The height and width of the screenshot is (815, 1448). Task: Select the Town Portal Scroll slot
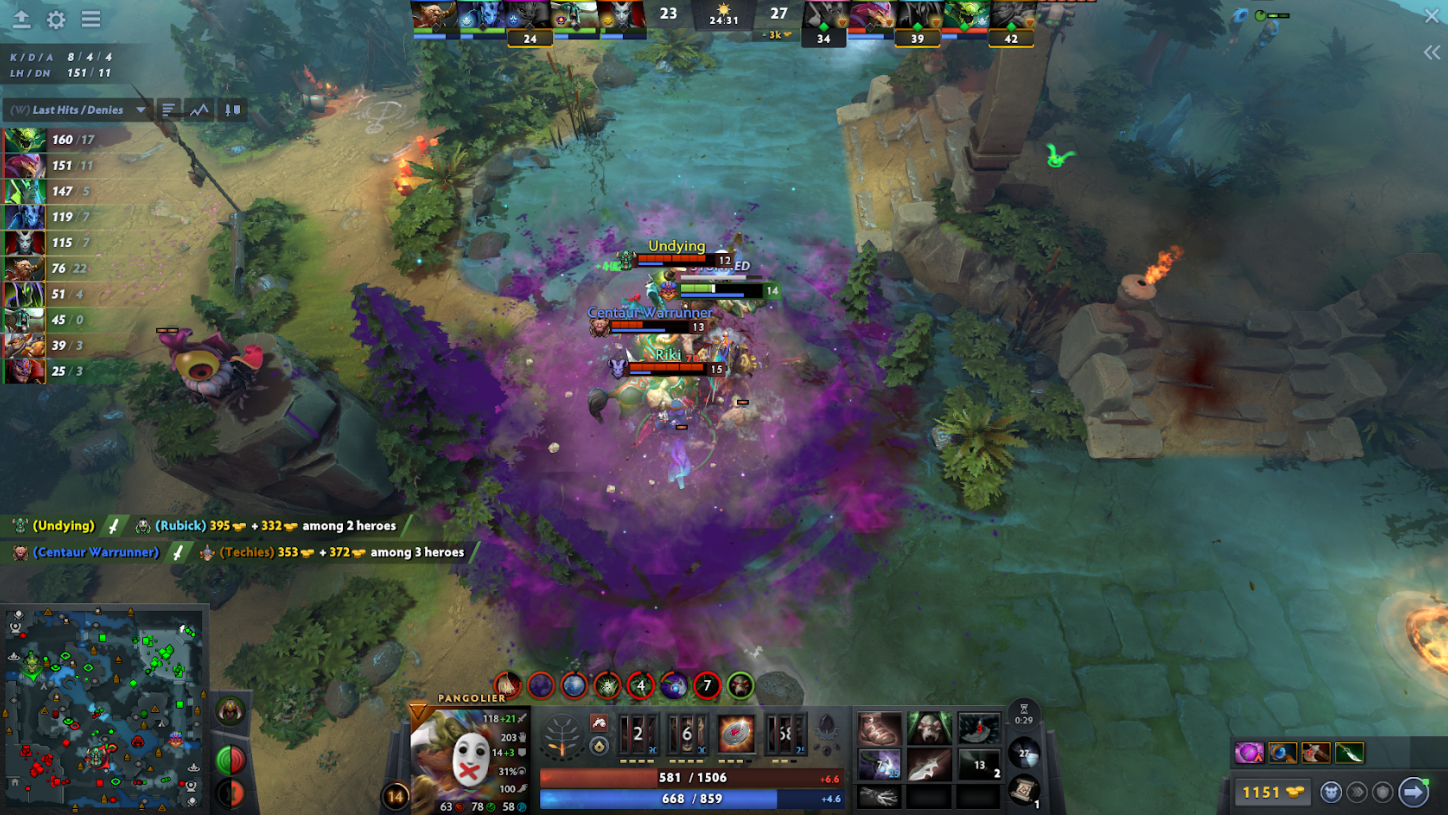pyautogui.click(x=1026, y=790)
